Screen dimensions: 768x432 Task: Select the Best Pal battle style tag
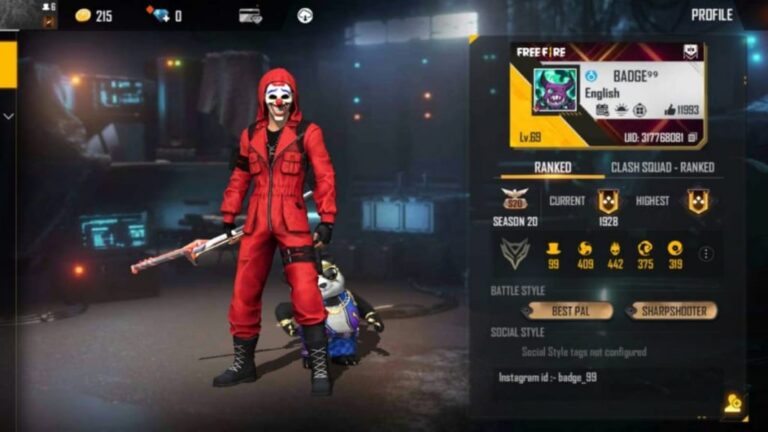570,311
